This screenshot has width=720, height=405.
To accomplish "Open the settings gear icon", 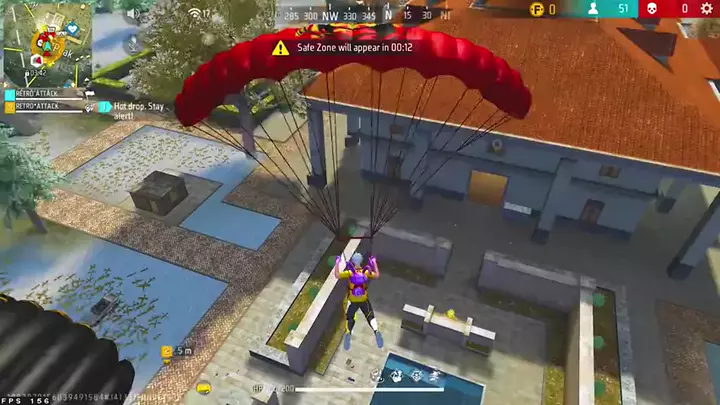I will pyautogui.click(x=707, y=9).
